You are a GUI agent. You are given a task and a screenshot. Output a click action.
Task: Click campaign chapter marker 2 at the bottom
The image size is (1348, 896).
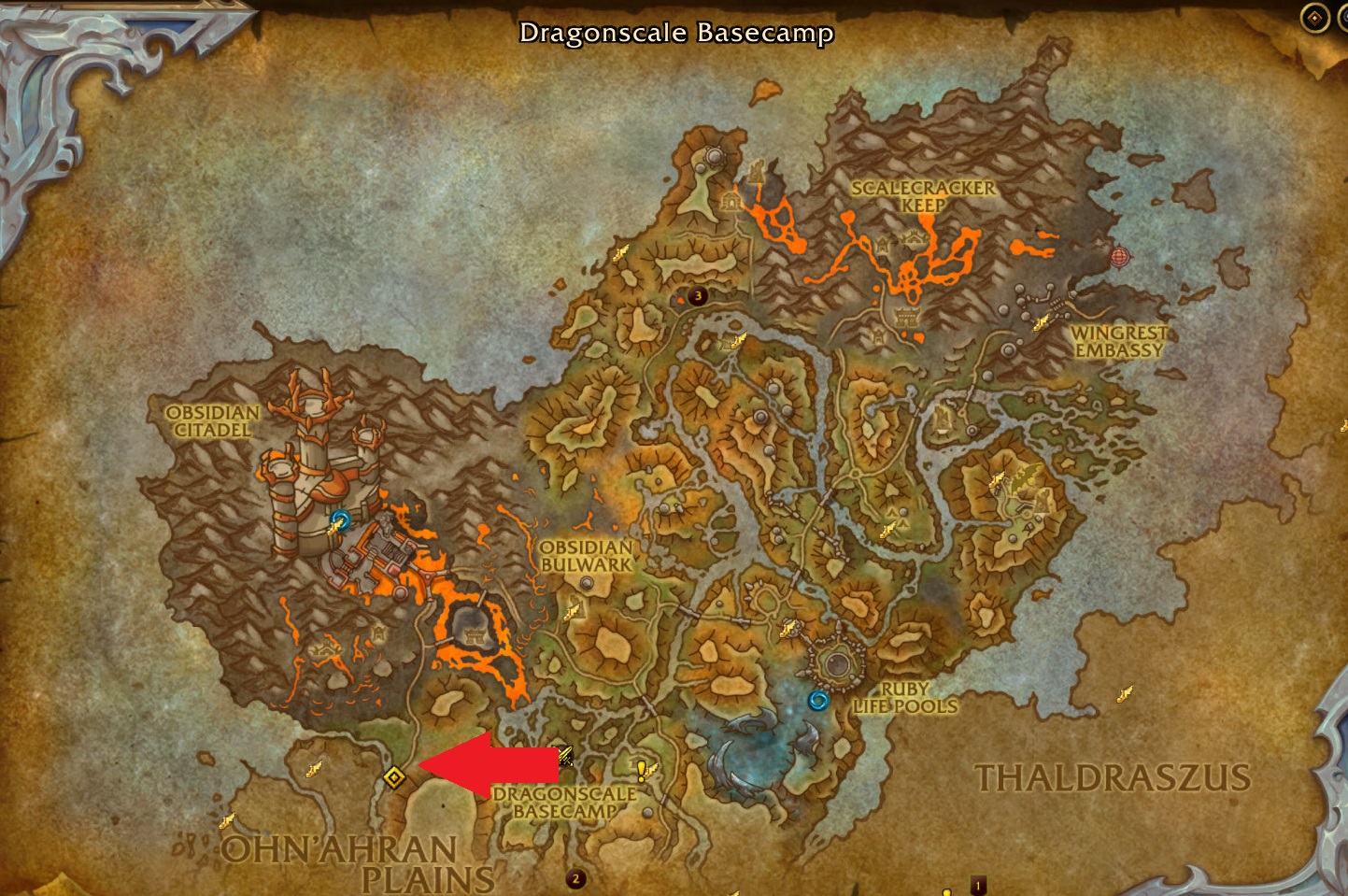pyautogui.click(x=575, y=877)
